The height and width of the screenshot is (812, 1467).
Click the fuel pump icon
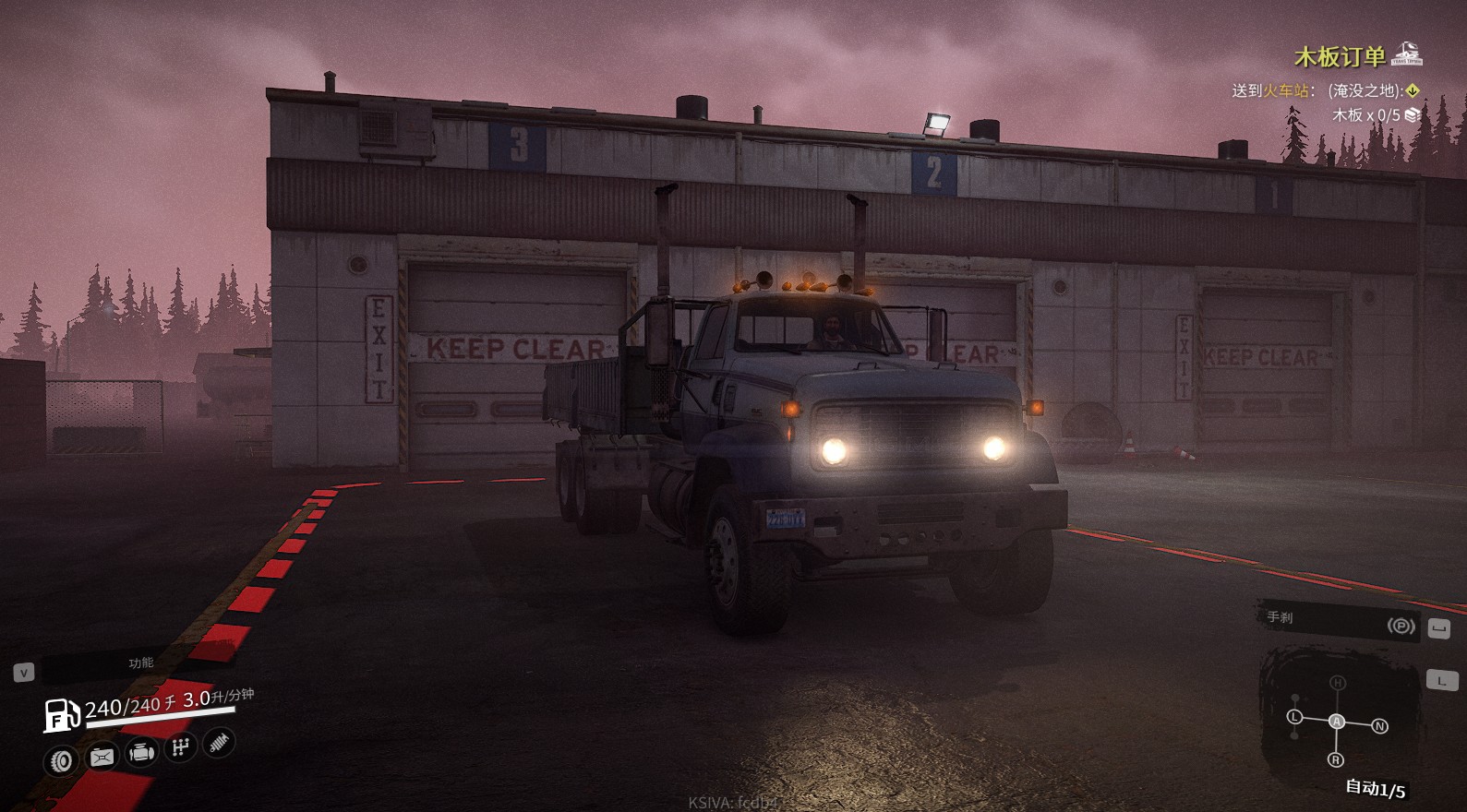tap(62, 715)
